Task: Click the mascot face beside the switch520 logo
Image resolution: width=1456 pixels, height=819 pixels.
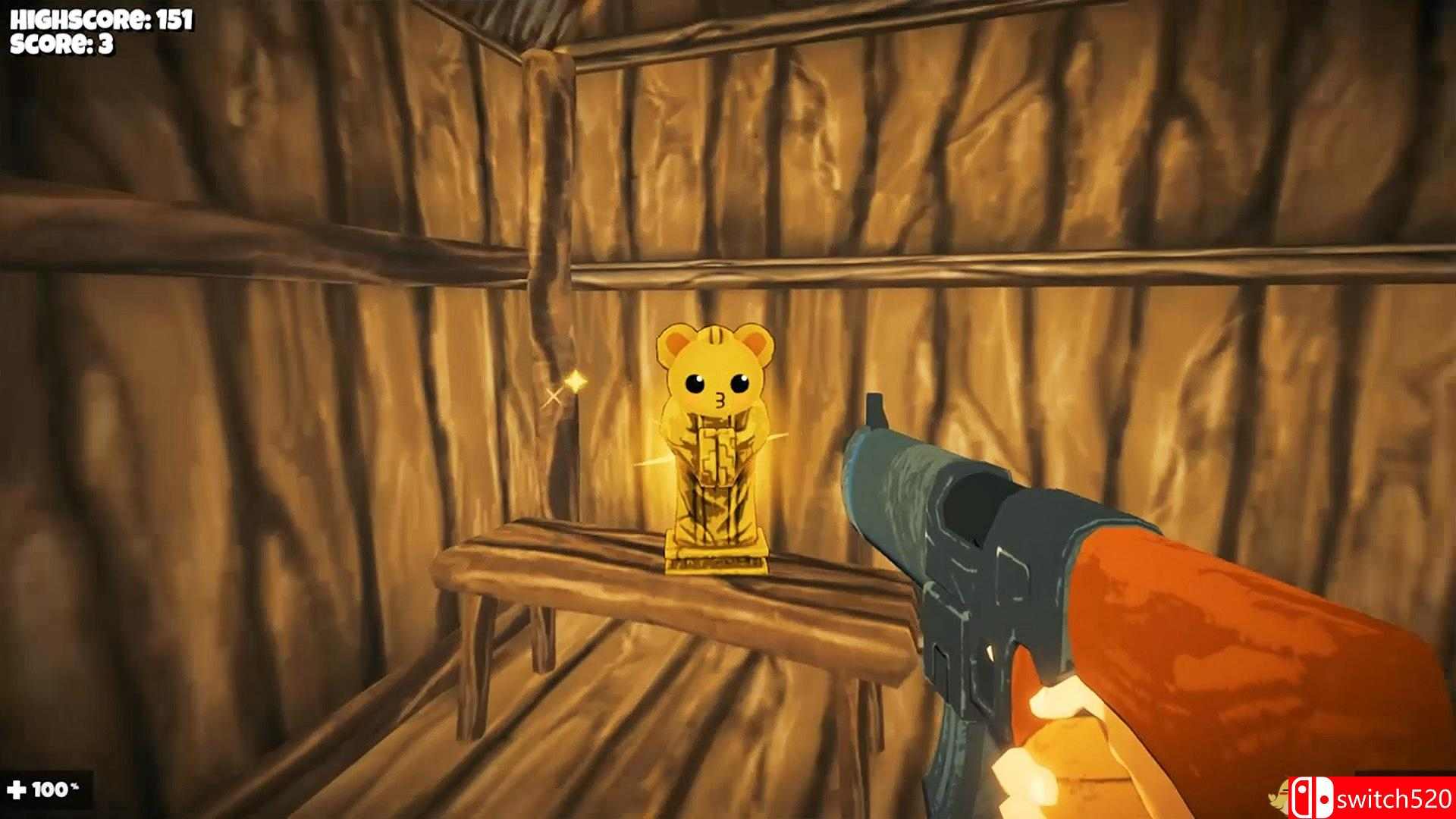Action: pyautogui.click(x=1278, y=798)
